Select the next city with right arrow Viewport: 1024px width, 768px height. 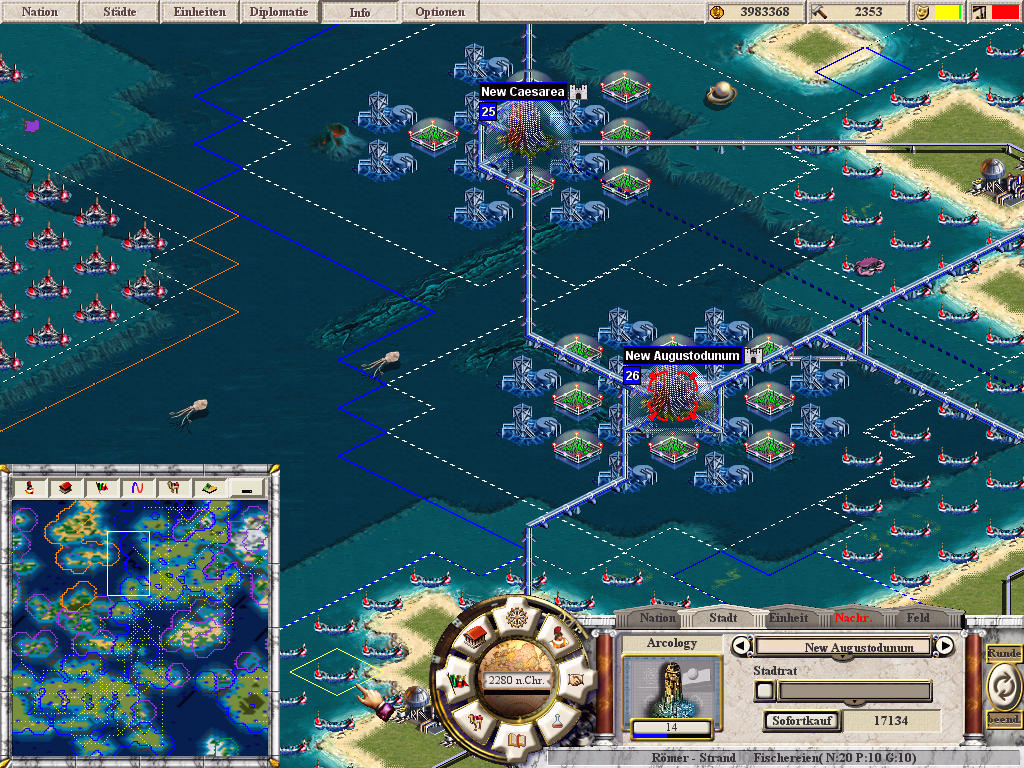tap(945, 646)
